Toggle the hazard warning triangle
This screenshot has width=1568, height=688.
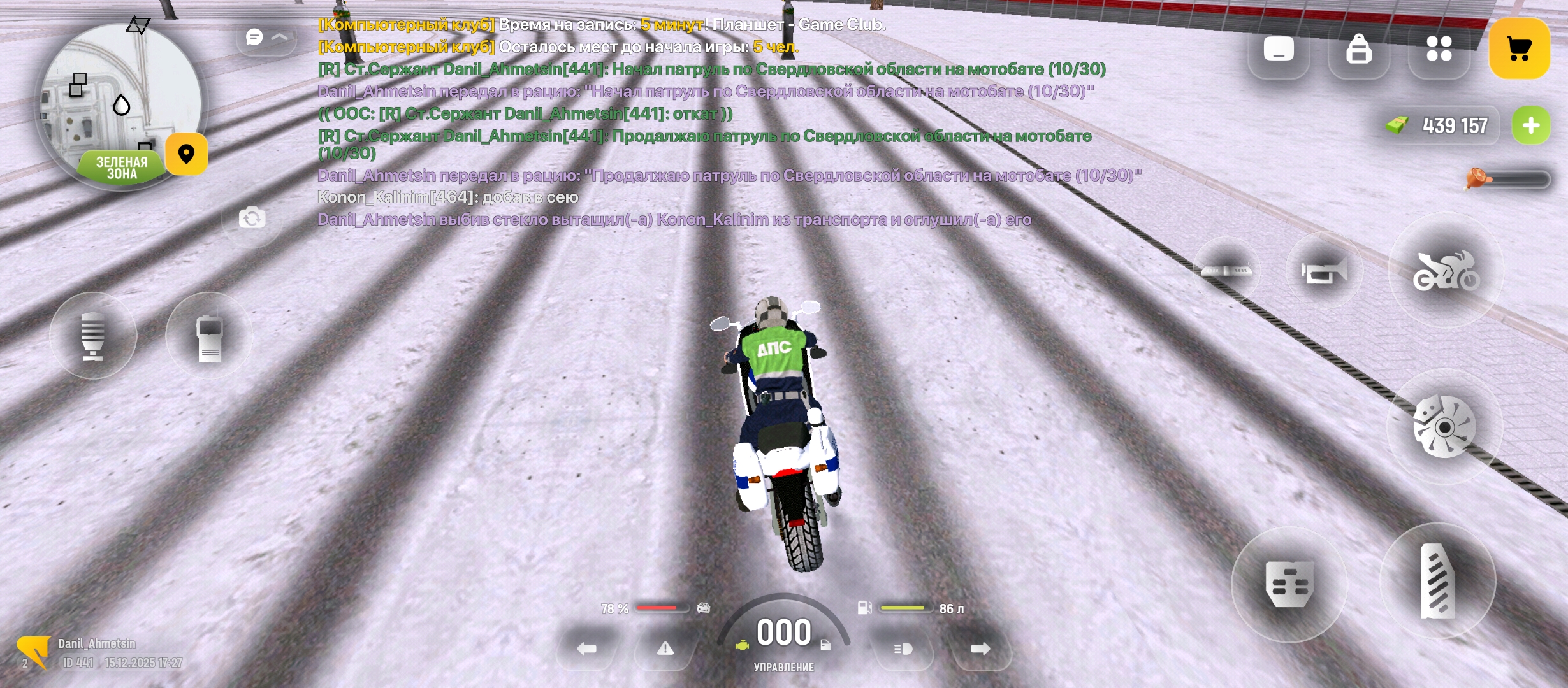665,649
